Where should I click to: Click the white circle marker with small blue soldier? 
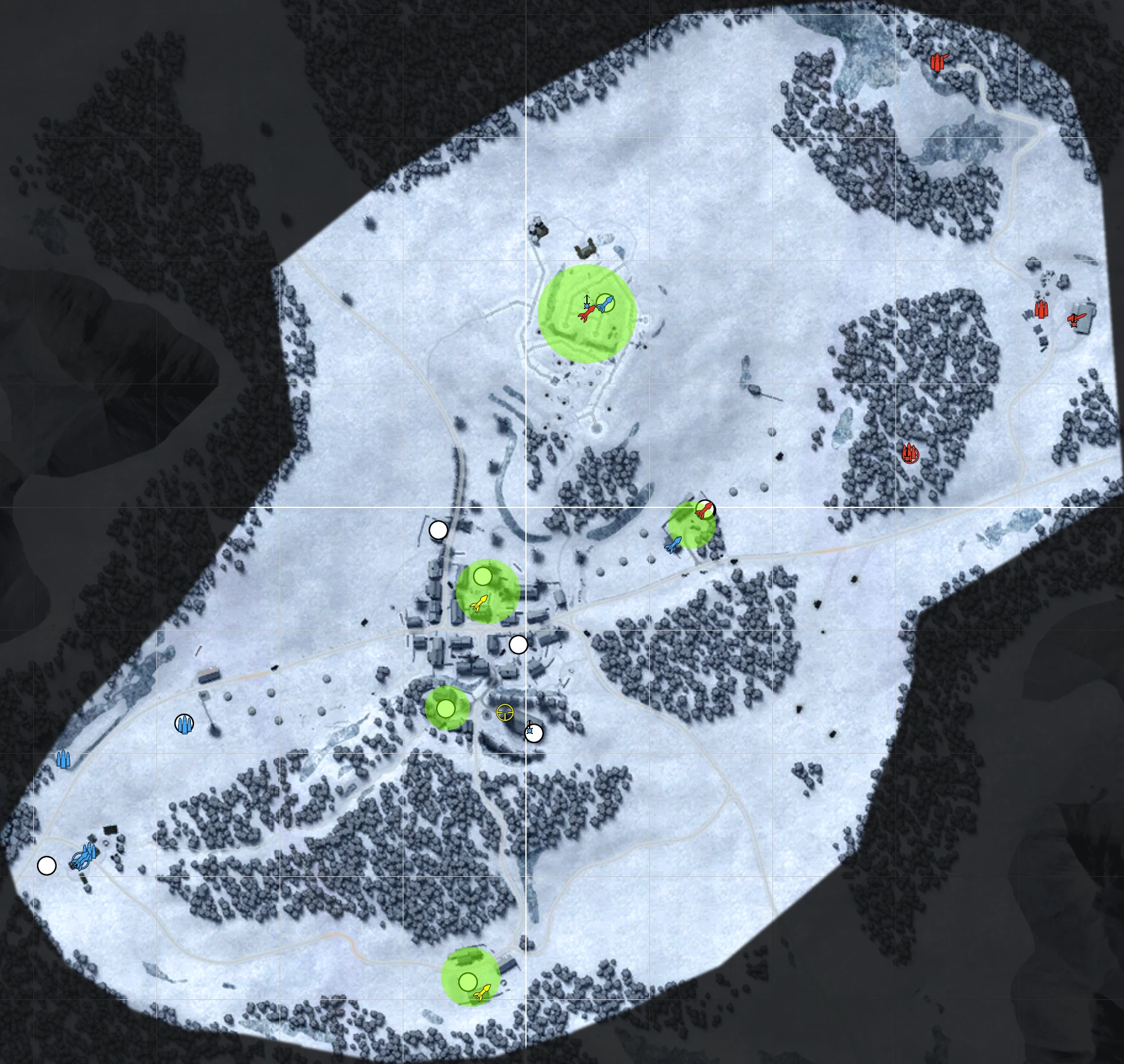pyautogui.click(x=533, y=733)
